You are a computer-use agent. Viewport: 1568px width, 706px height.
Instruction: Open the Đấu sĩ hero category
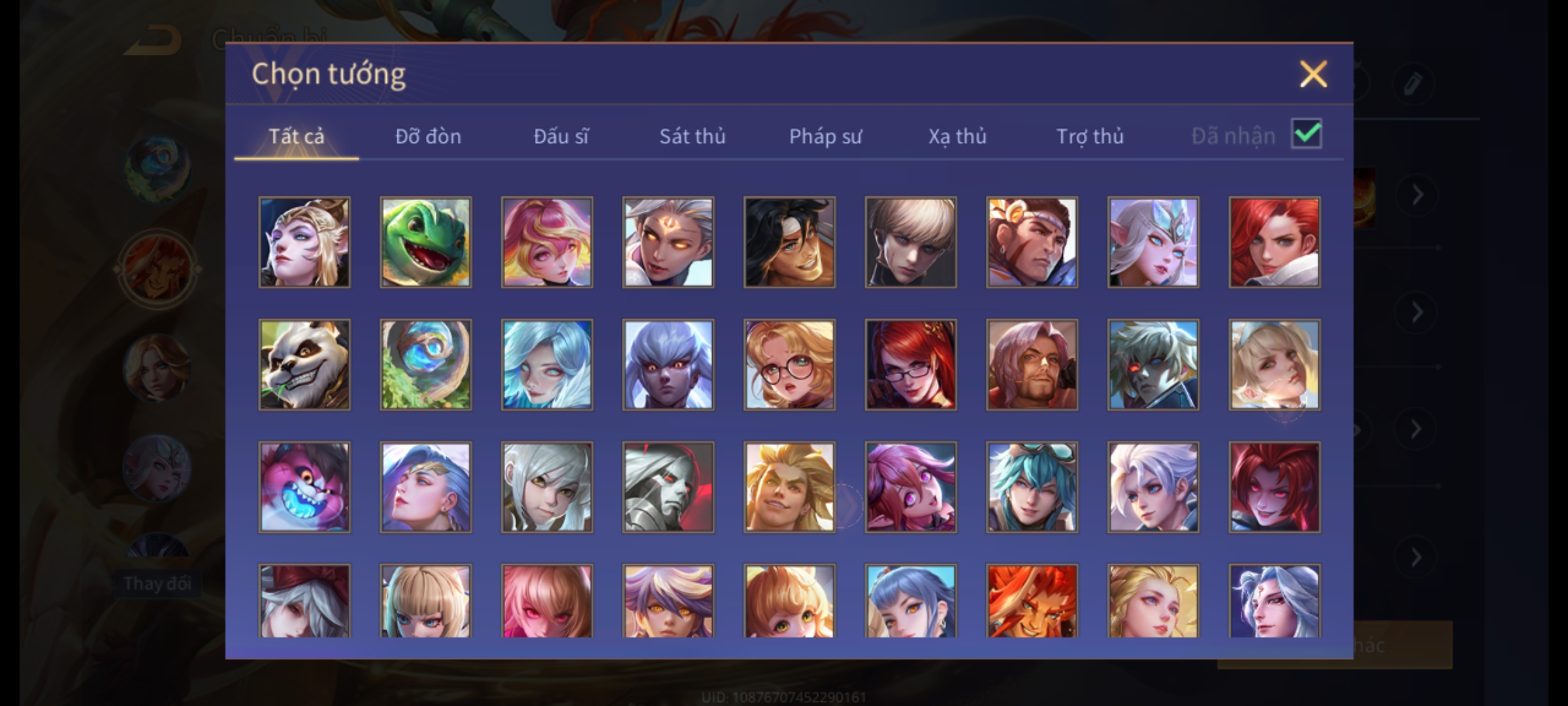click(561, 136)
